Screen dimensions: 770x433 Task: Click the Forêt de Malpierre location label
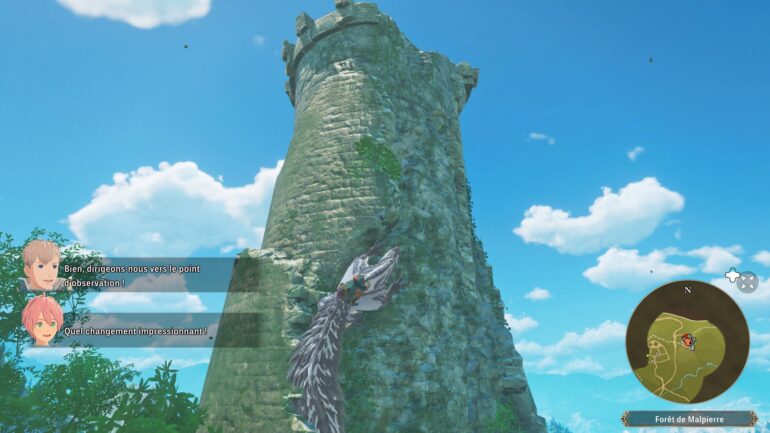(x=690, y=418)
